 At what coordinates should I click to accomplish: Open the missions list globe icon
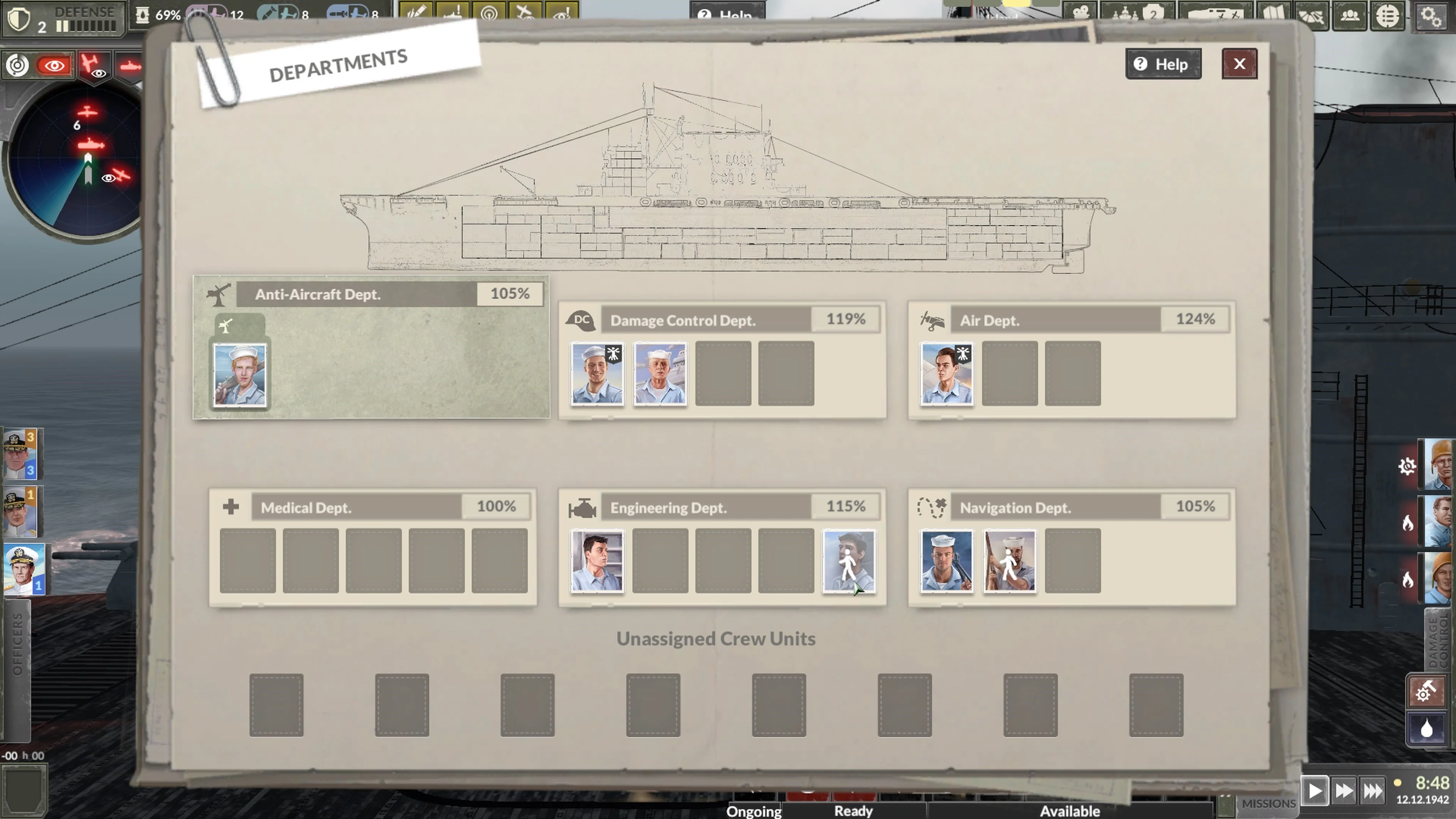1388,16
